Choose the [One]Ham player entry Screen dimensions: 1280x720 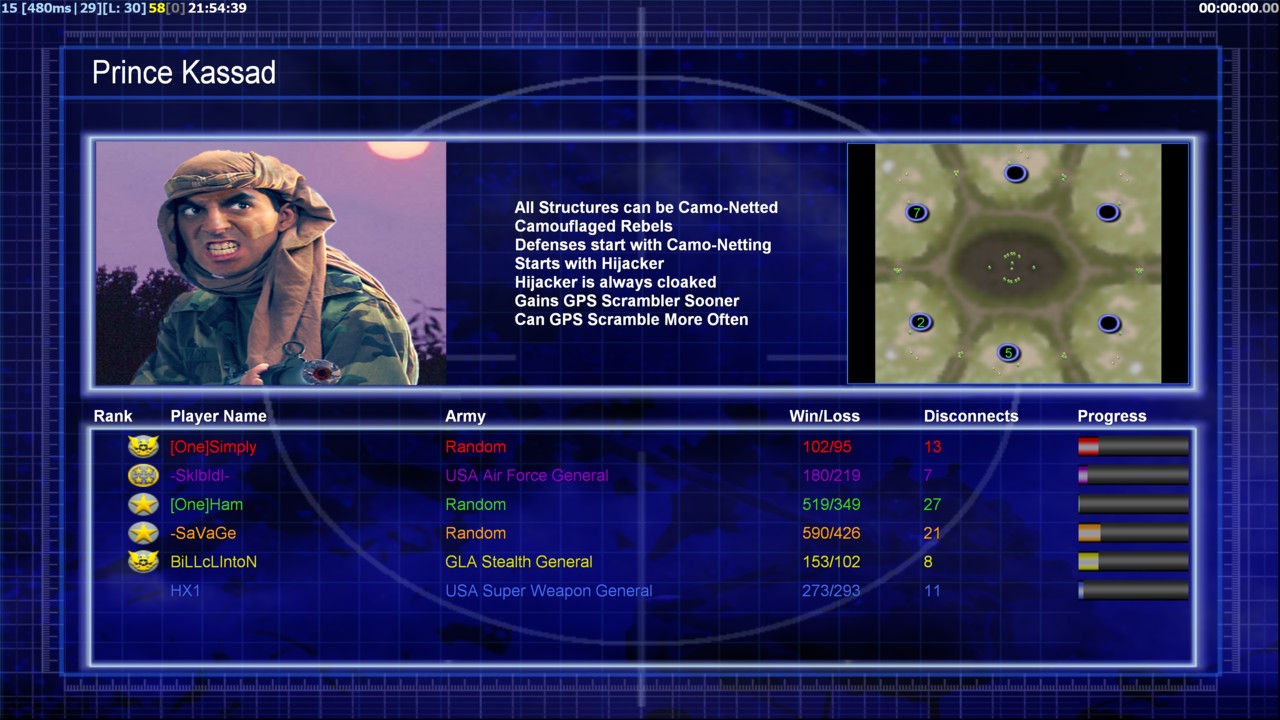tap(206, 505)
